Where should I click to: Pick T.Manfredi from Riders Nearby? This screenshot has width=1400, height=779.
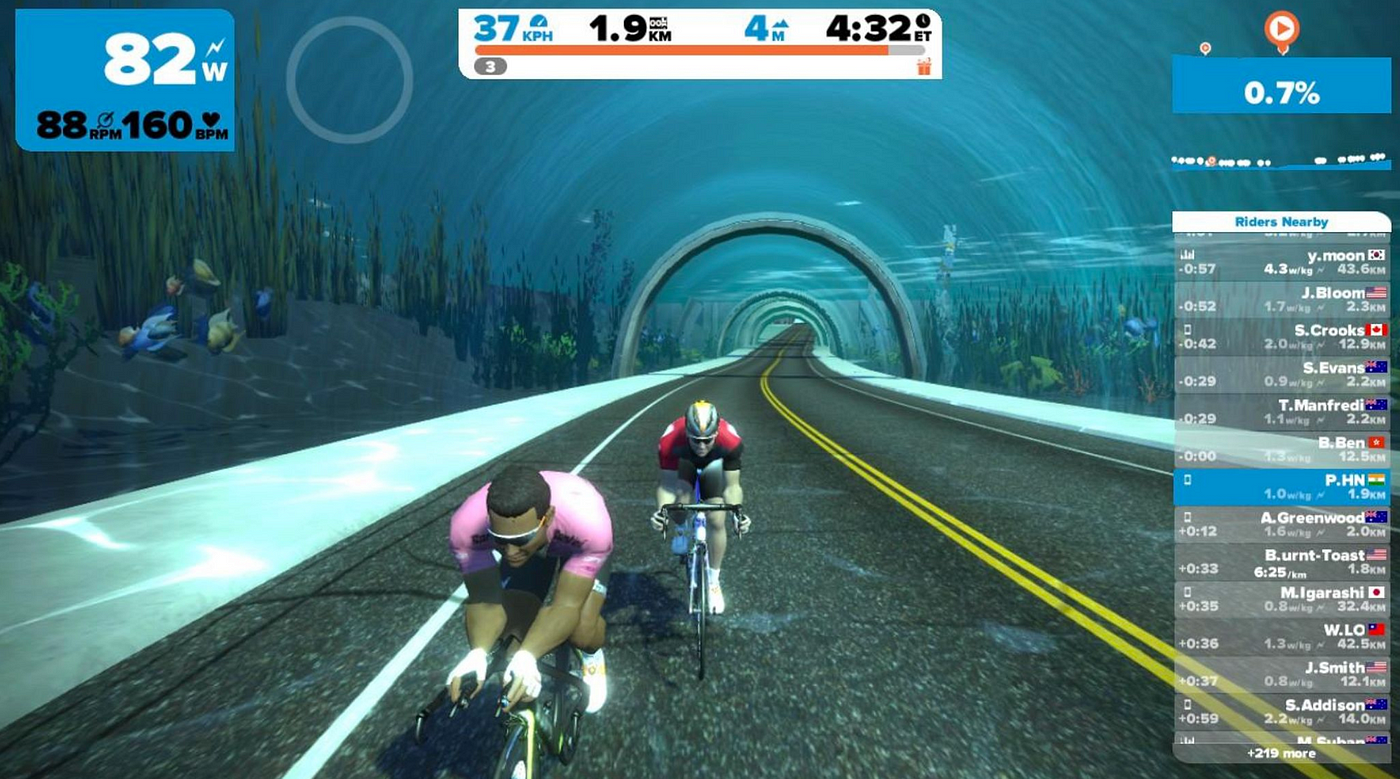click(x=1281, y=412)
